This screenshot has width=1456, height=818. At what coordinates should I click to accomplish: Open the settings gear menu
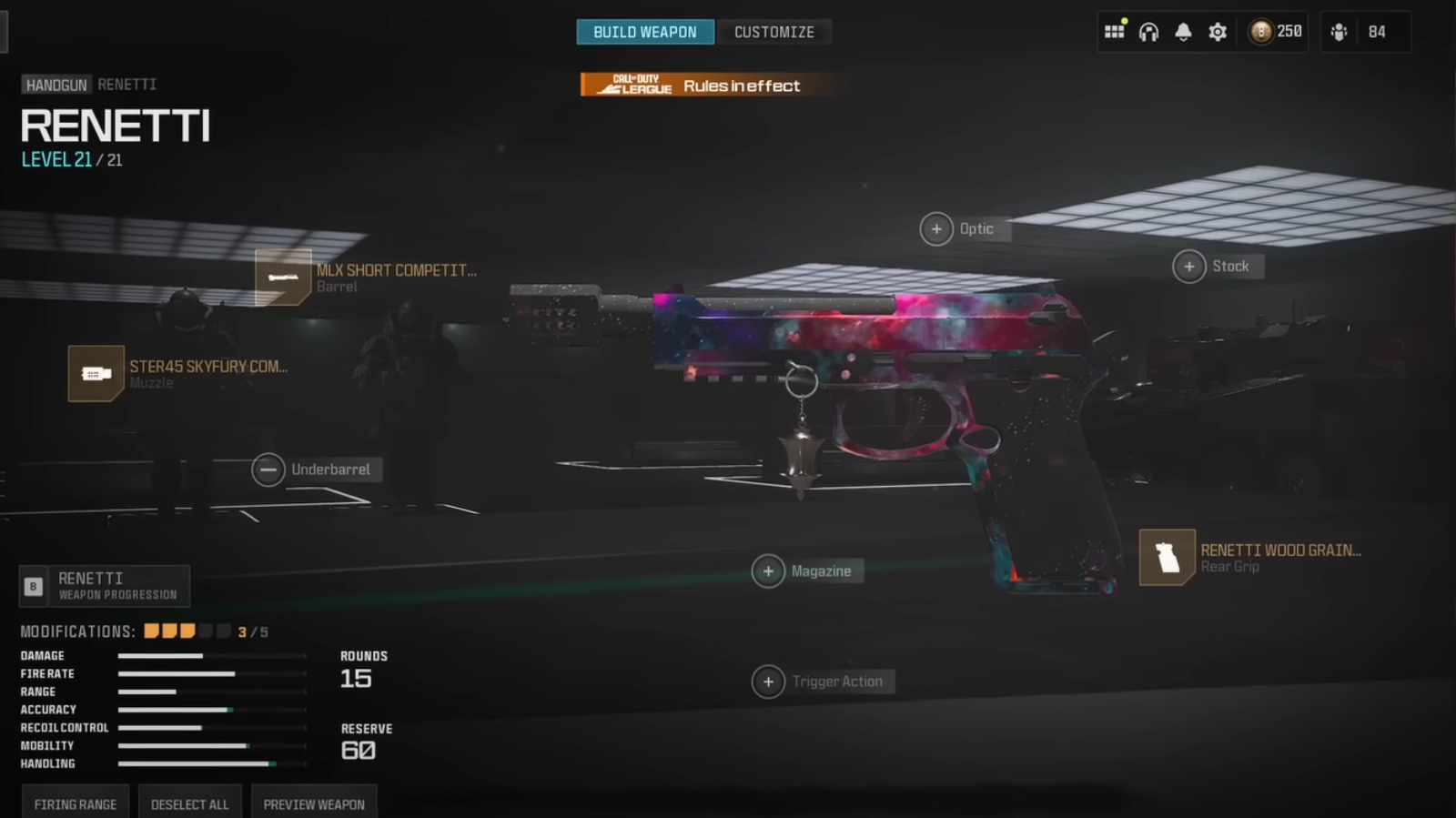1218,31
